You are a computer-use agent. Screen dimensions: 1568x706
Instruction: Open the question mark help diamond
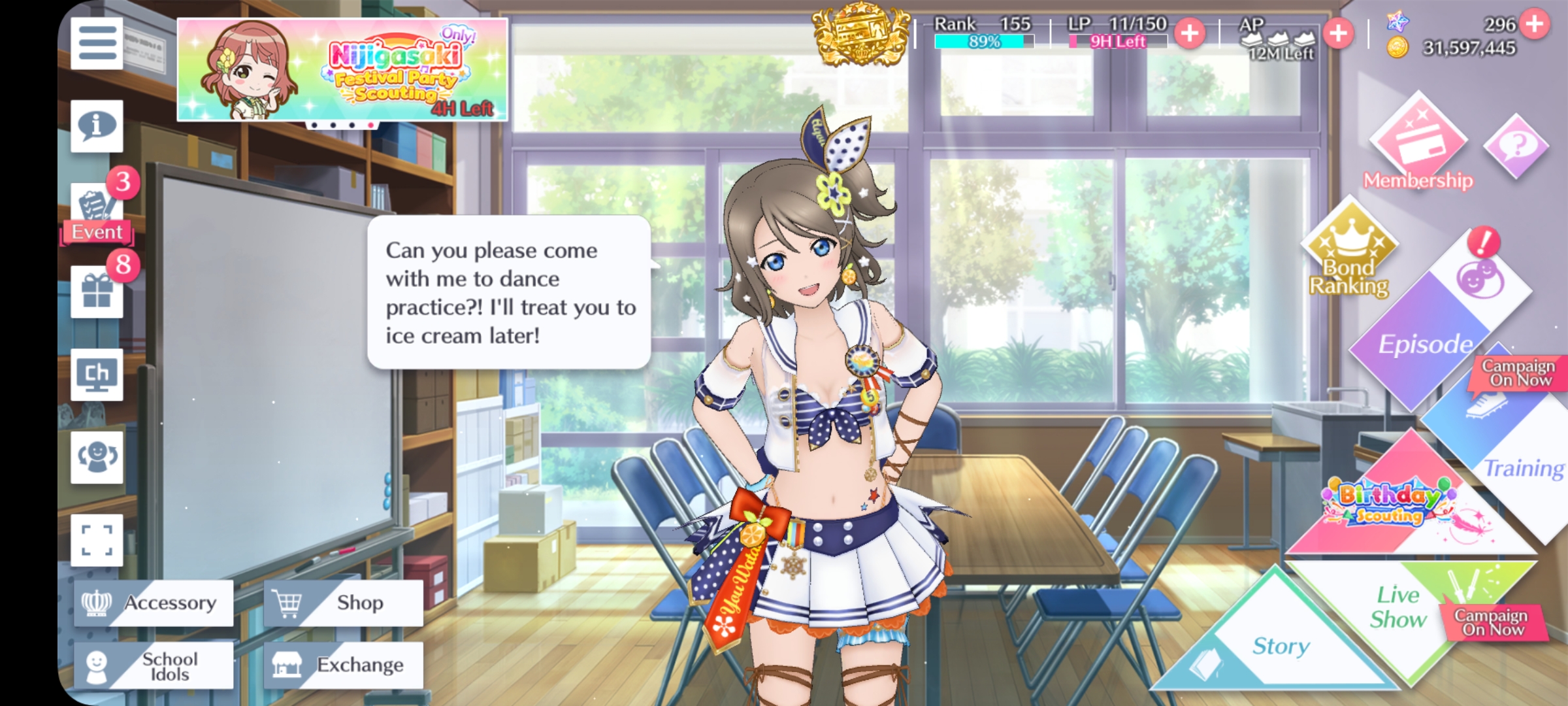(1516, 145)
